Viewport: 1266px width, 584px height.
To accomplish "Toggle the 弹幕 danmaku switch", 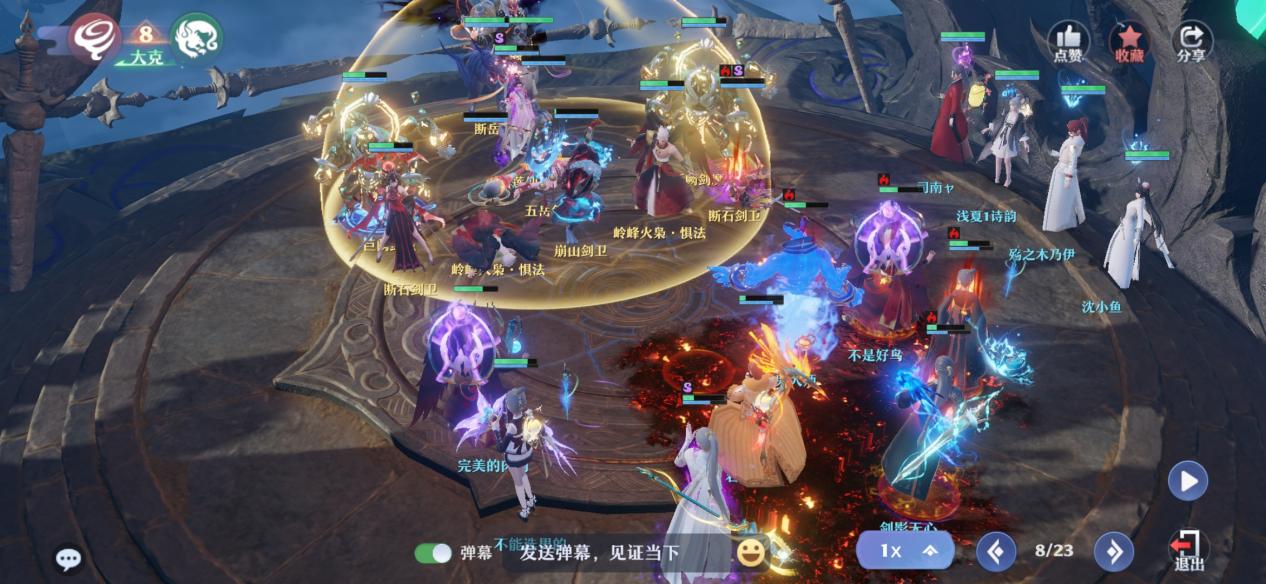I will [x=433, y=553].
